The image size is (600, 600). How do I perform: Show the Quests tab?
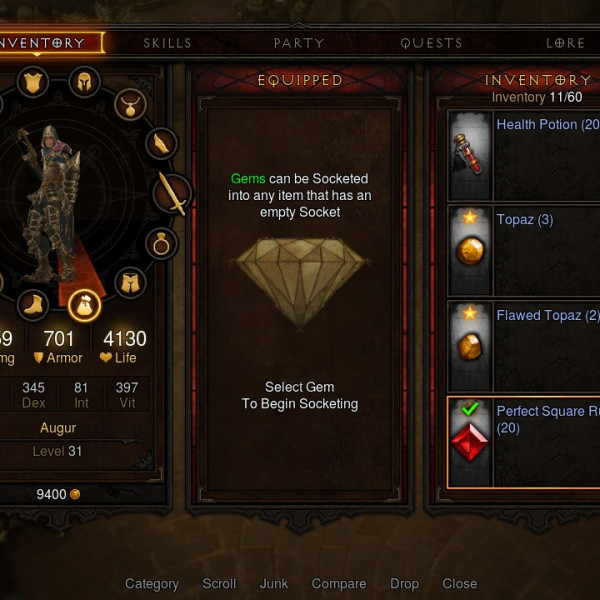(x=431, y=43)
